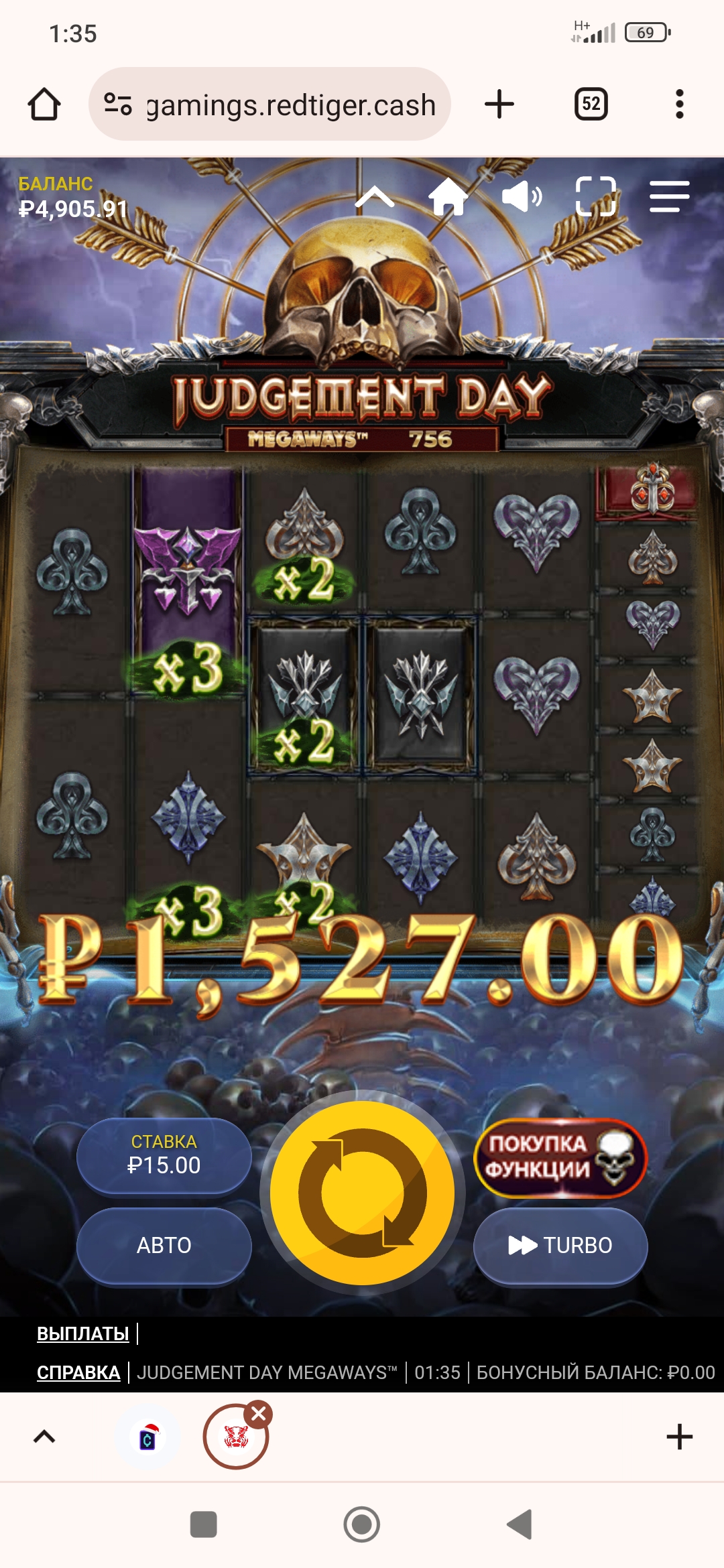Close the red tiger tab group chip
The width and height of the screenshot is (724, 1568).
point(258,1414)
